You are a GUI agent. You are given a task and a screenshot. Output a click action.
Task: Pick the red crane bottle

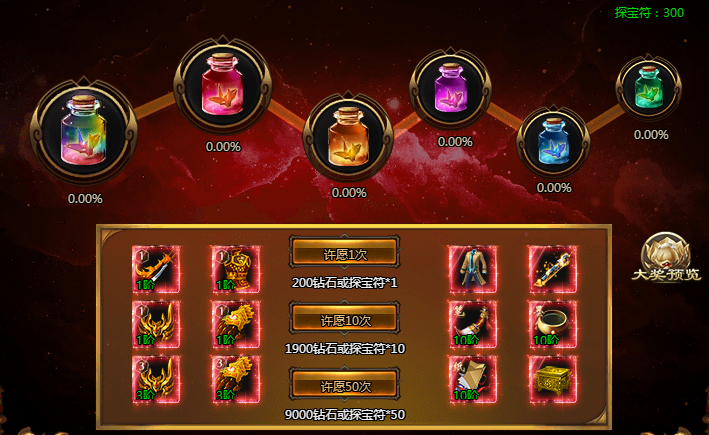[222, 85]
